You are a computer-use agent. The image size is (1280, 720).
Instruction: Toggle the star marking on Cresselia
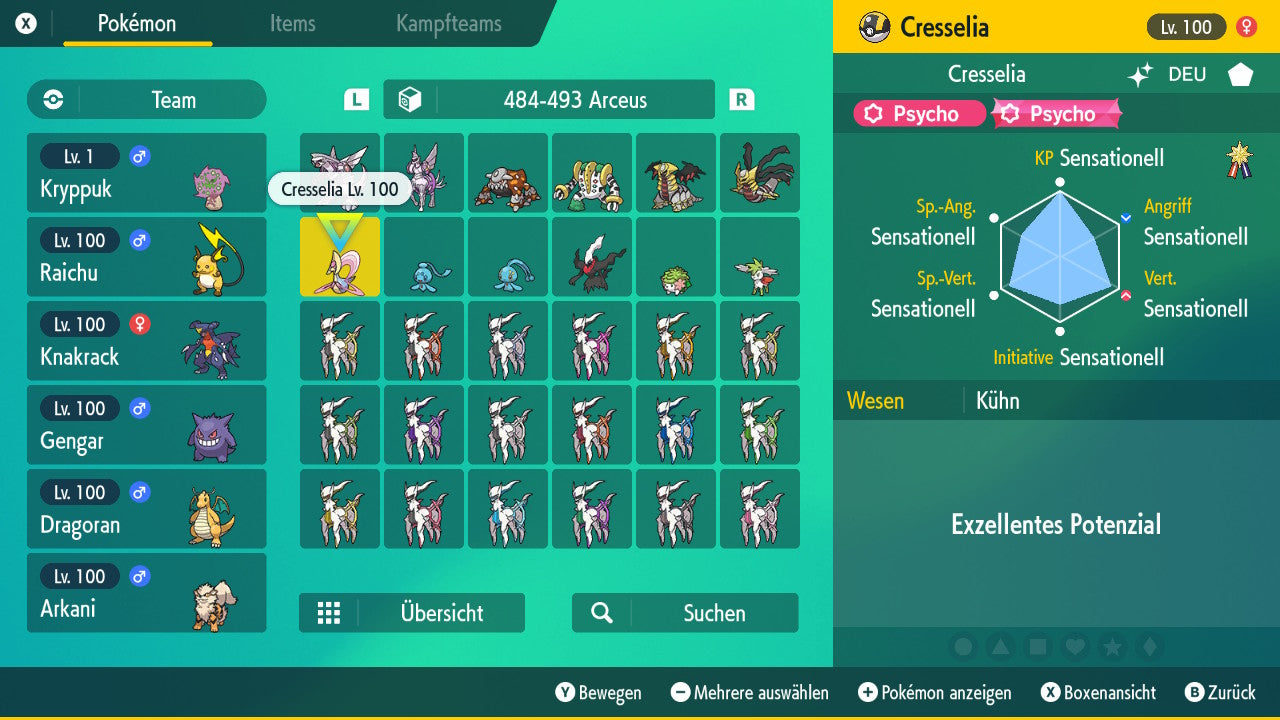pos(1112,647)
